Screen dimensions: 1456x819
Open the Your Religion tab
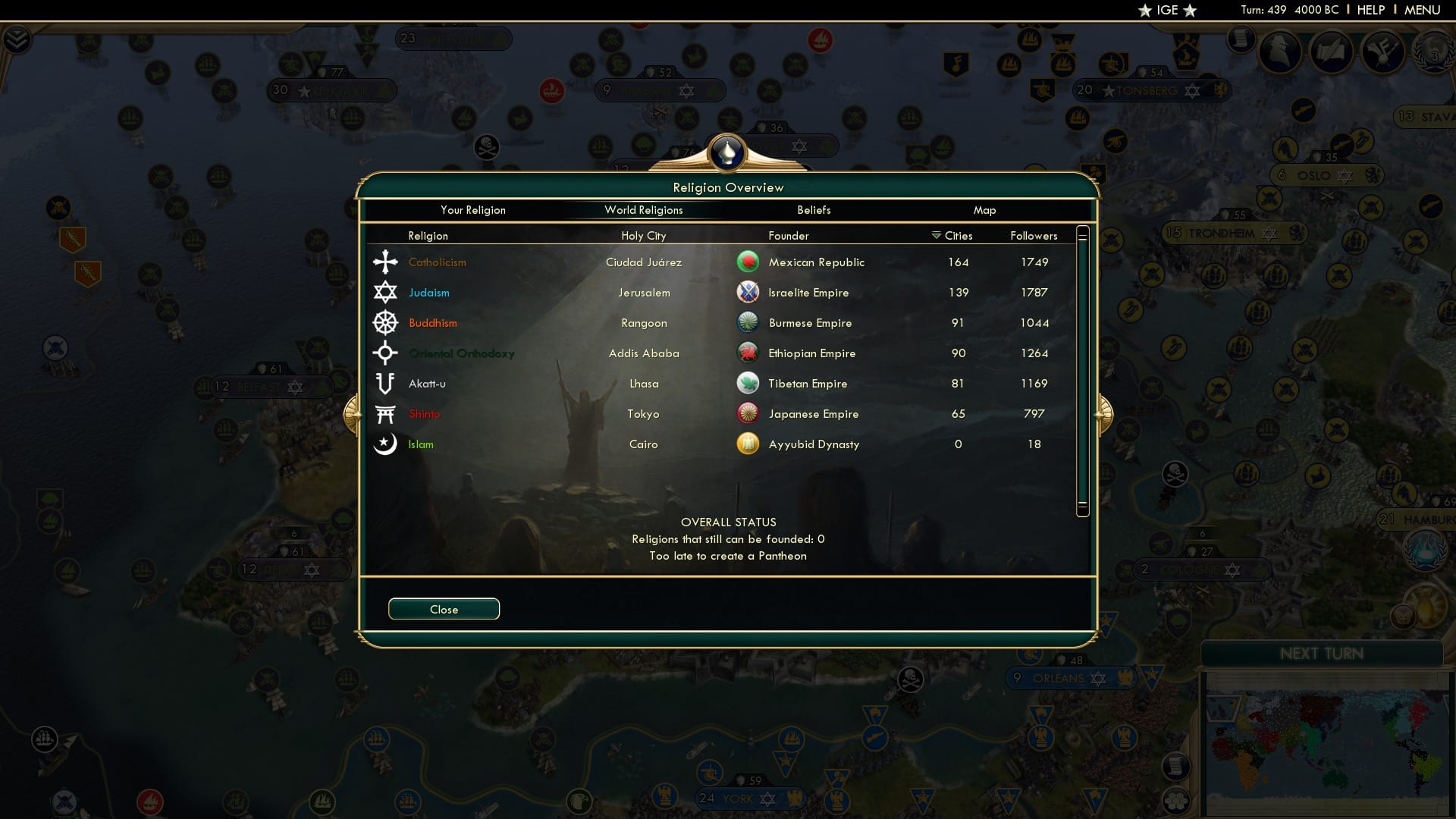pyautogui.click(x=473, y=210)
